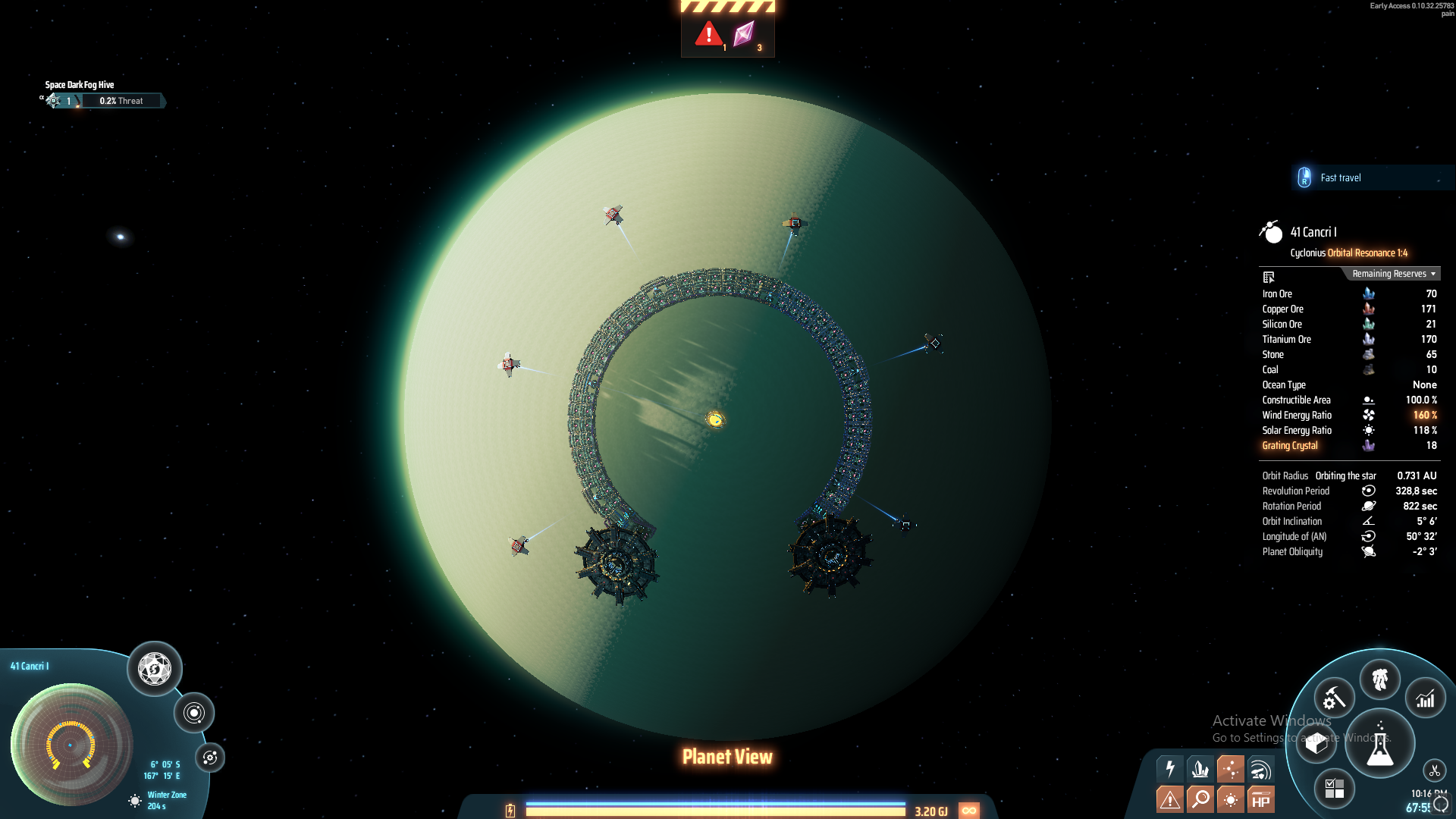1456x819 pixels.
Task: Toggle the lightning bolt power display
Action: [1170, 769]
